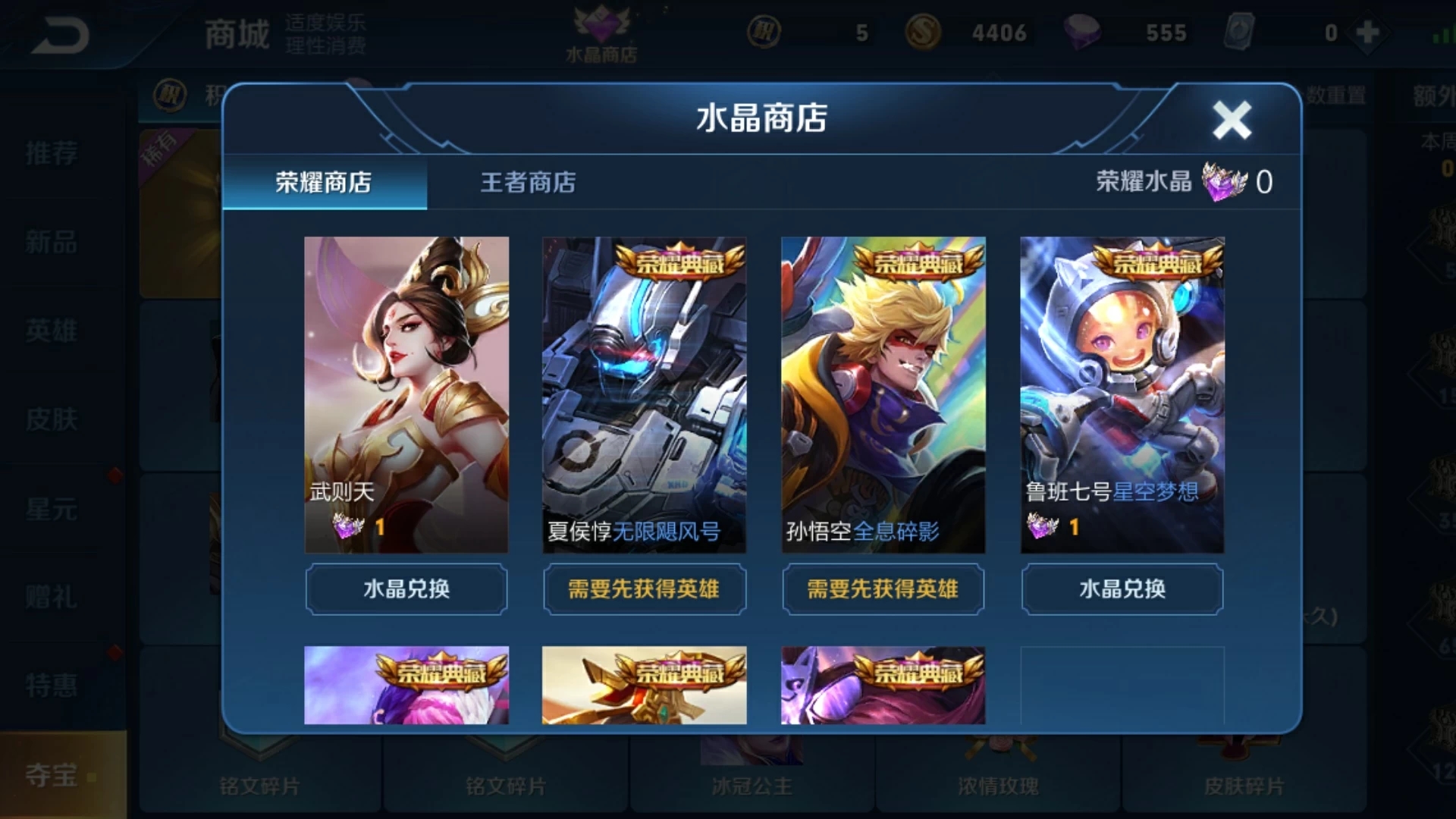
Task: Click 水晶兑换 under 武则天
Action: click(x=406, y=589)
